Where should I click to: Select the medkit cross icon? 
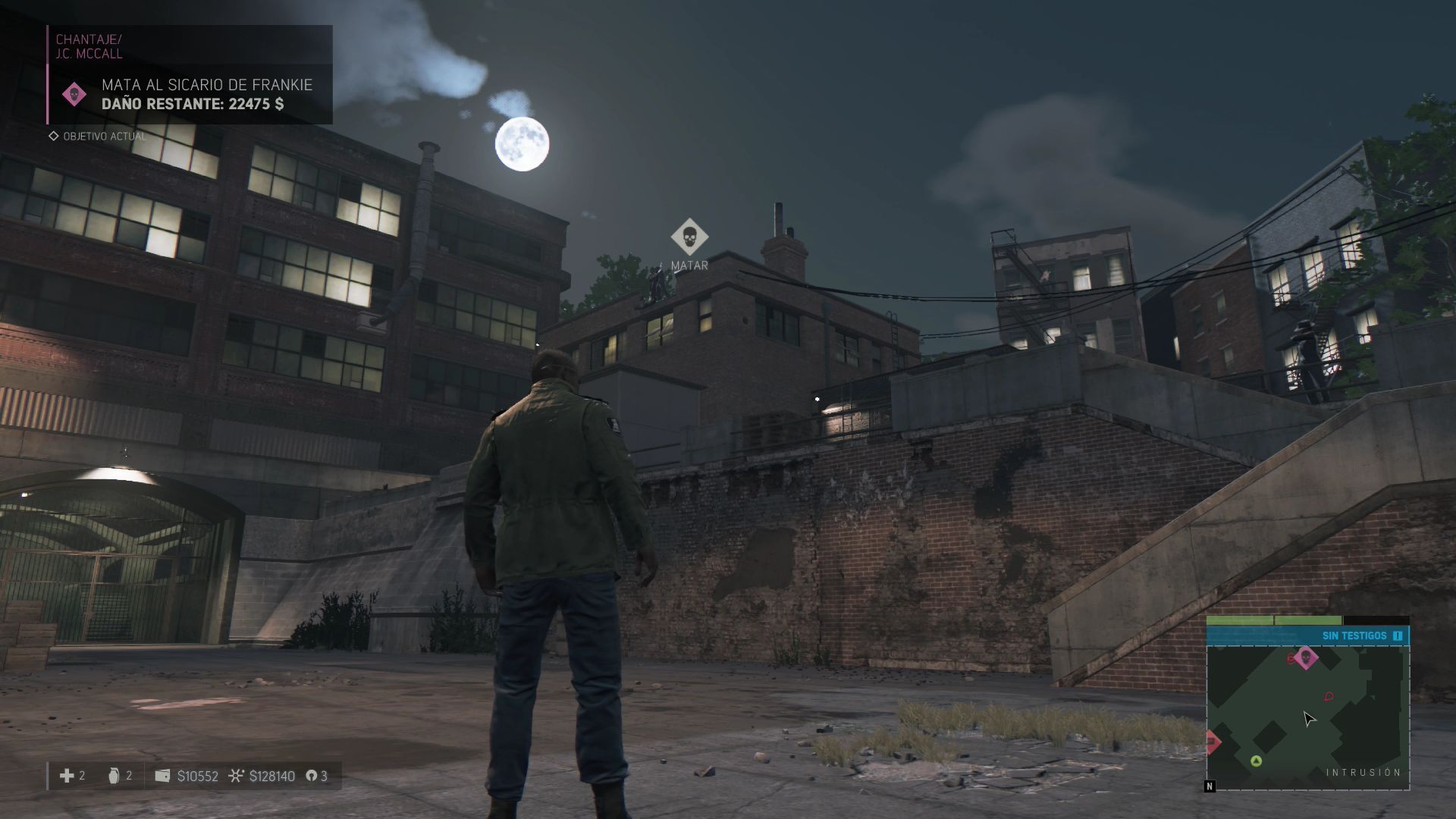[x=67, y=775]
